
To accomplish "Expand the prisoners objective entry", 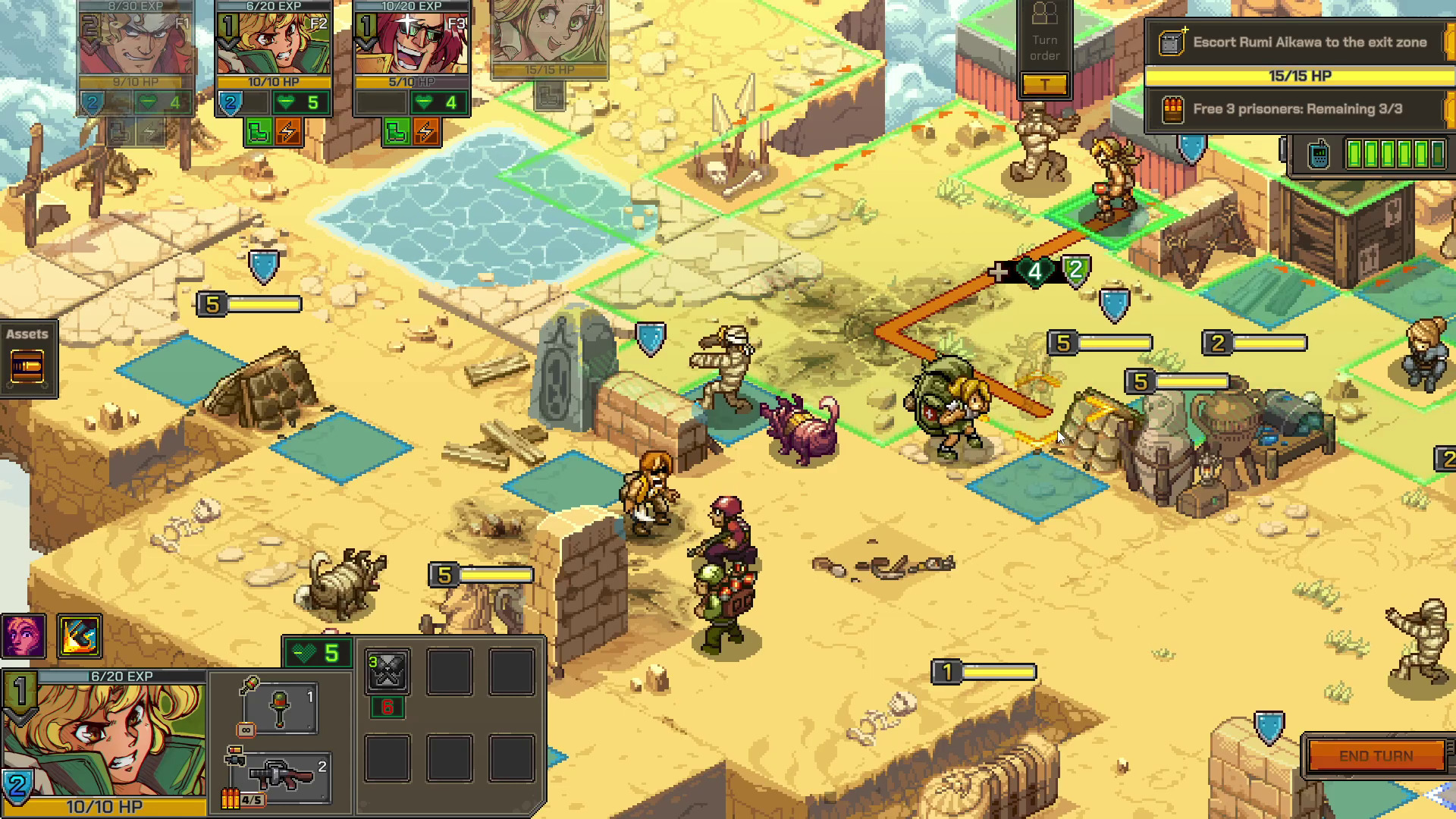I will click(x=1449, y=108).
